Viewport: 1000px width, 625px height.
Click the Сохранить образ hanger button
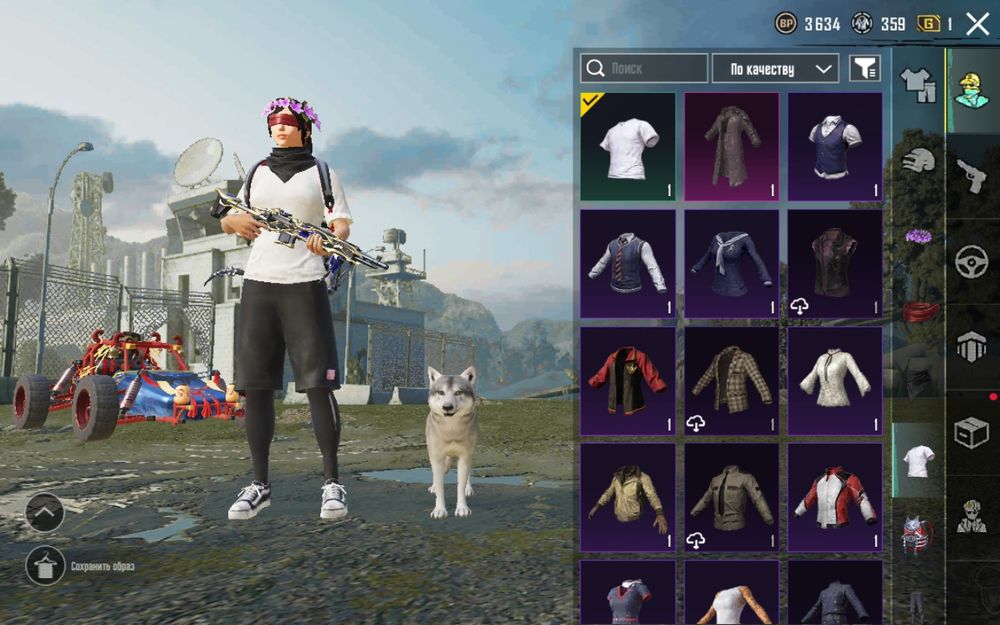(x=45, y=566)
